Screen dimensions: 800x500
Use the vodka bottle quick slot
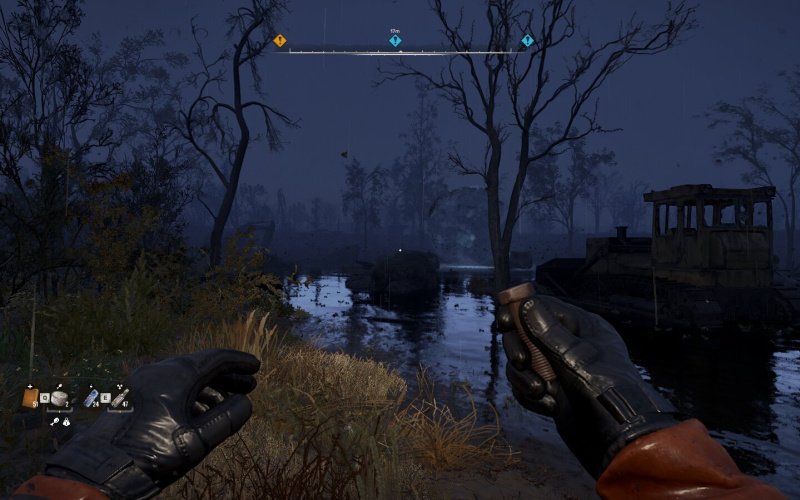[x=119, y=398]
